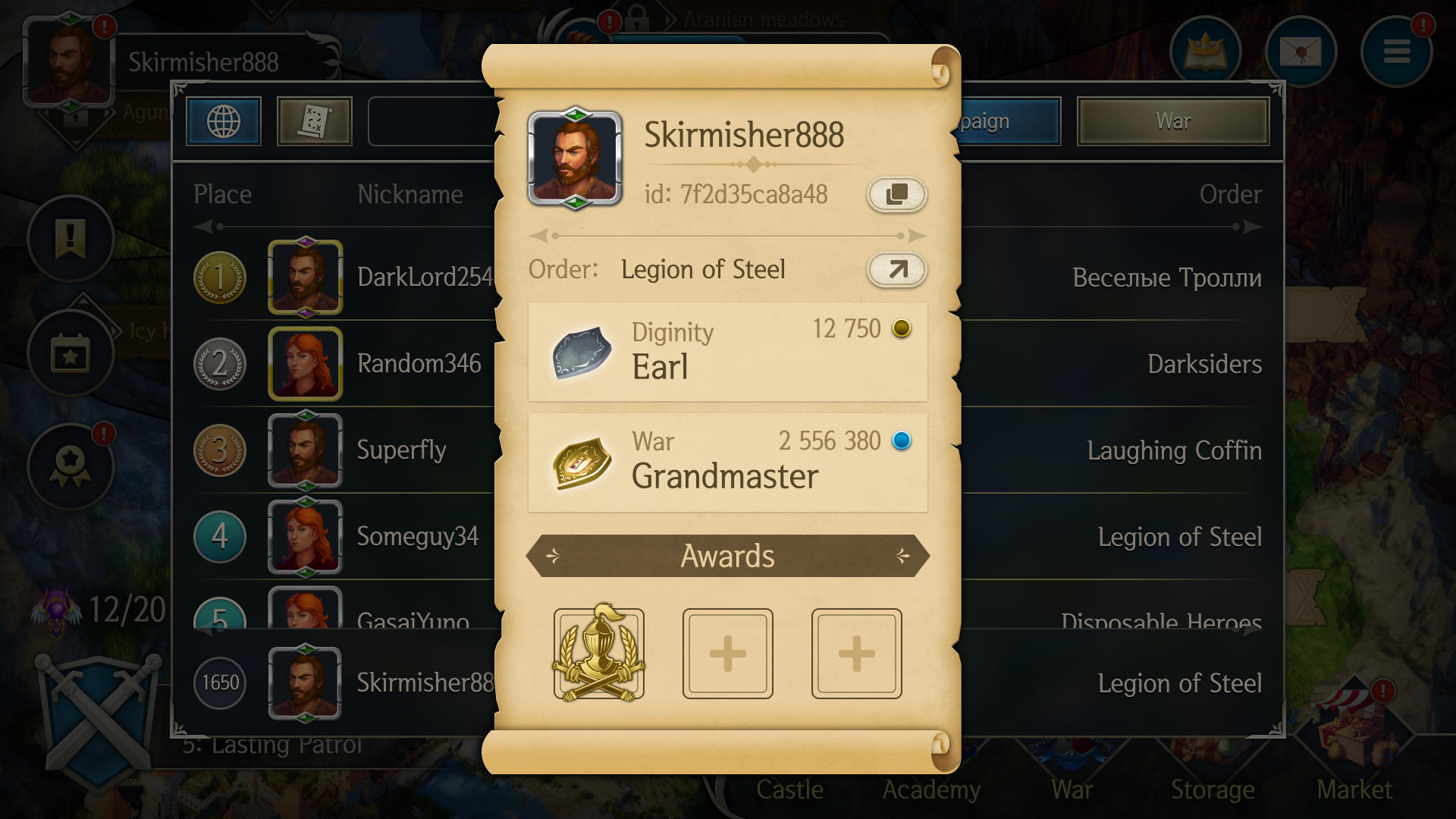Select the Dignity Earl rank panel

coord(727,352)
